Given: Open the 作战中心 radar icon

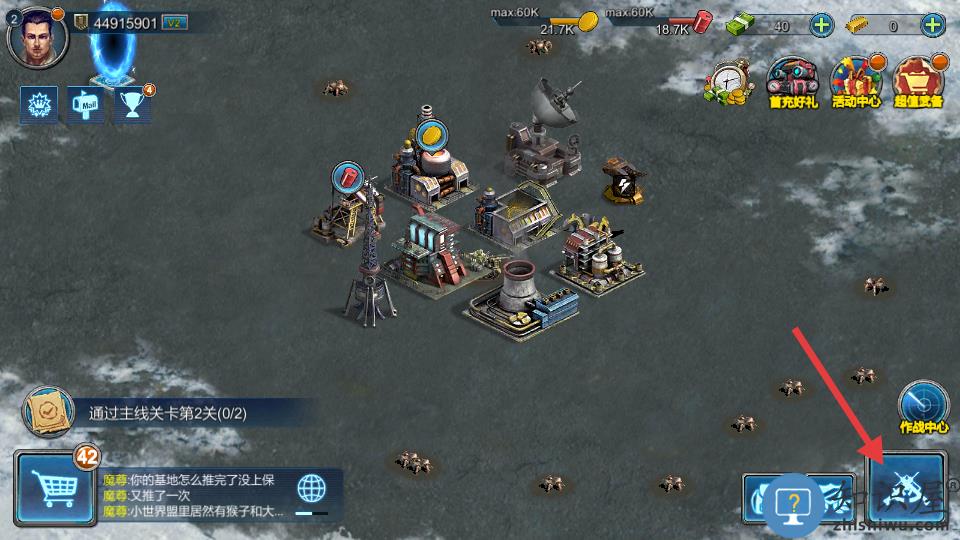Looking at the screenshot, I should (922, 405).
